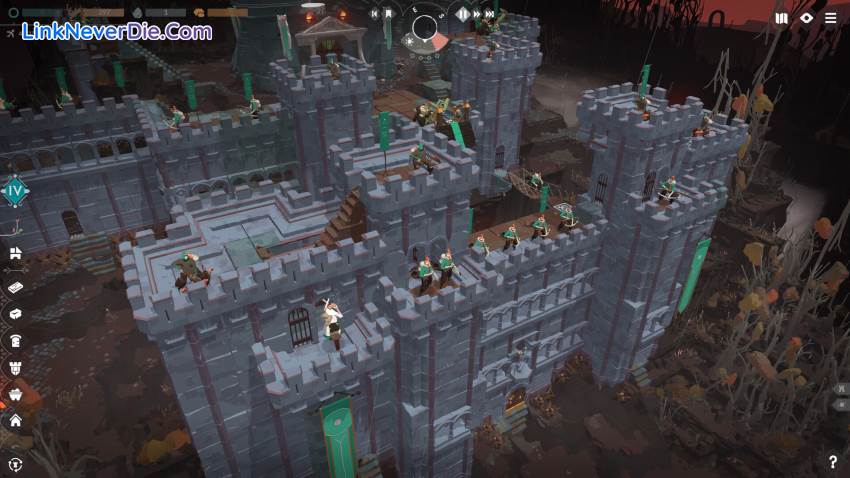Open the house build category
850x478 pixels.
(x=16, y=421)
